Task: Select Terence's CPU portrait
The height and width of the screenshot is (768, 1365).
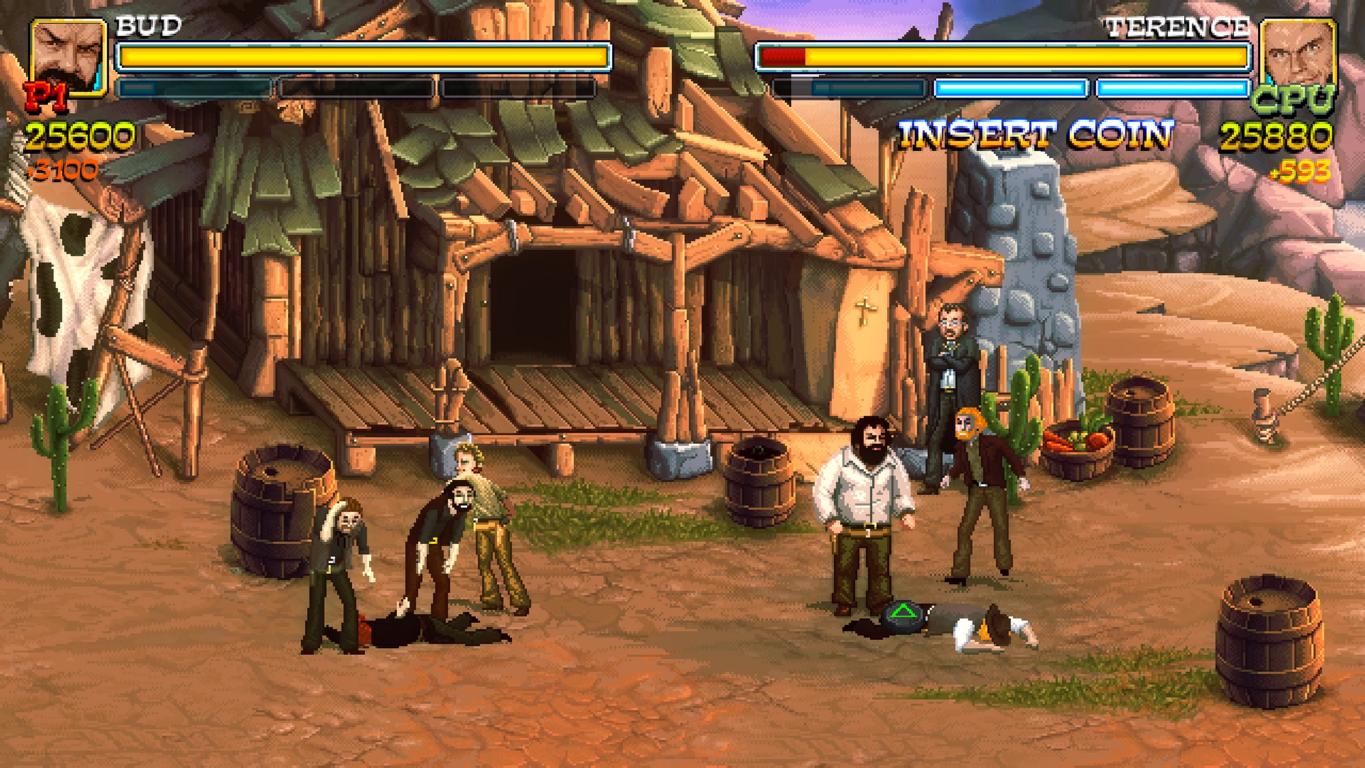Action: pyautogui.click(x=1298, y=55)
